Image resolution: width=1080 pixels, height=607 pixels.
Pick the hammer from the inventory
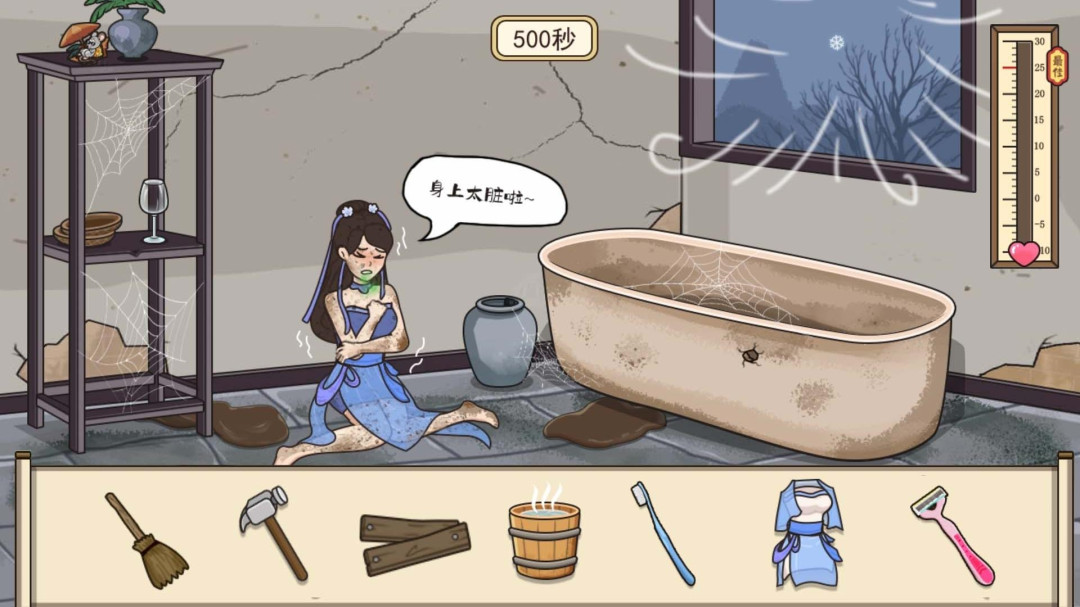(x=275, y=530)
